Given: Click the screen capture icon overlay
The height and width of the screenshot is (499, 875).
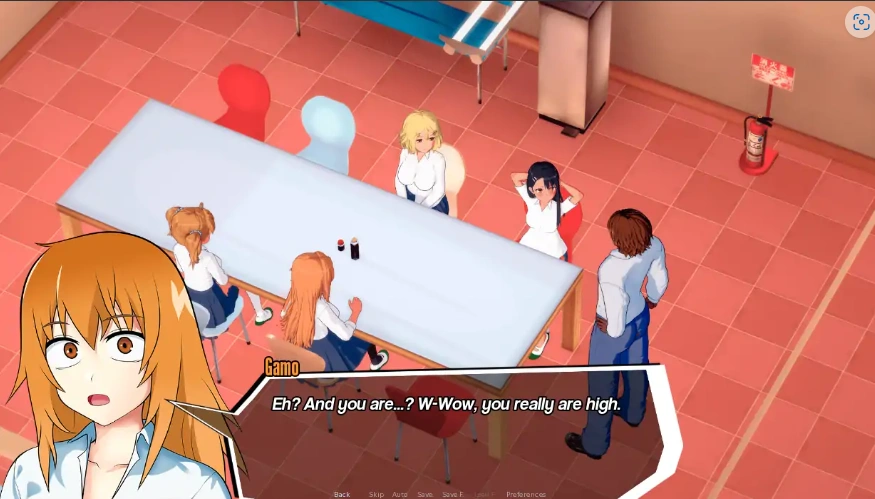Looking at the screenshot, I should pyautogui.click(x=860, y=22).
